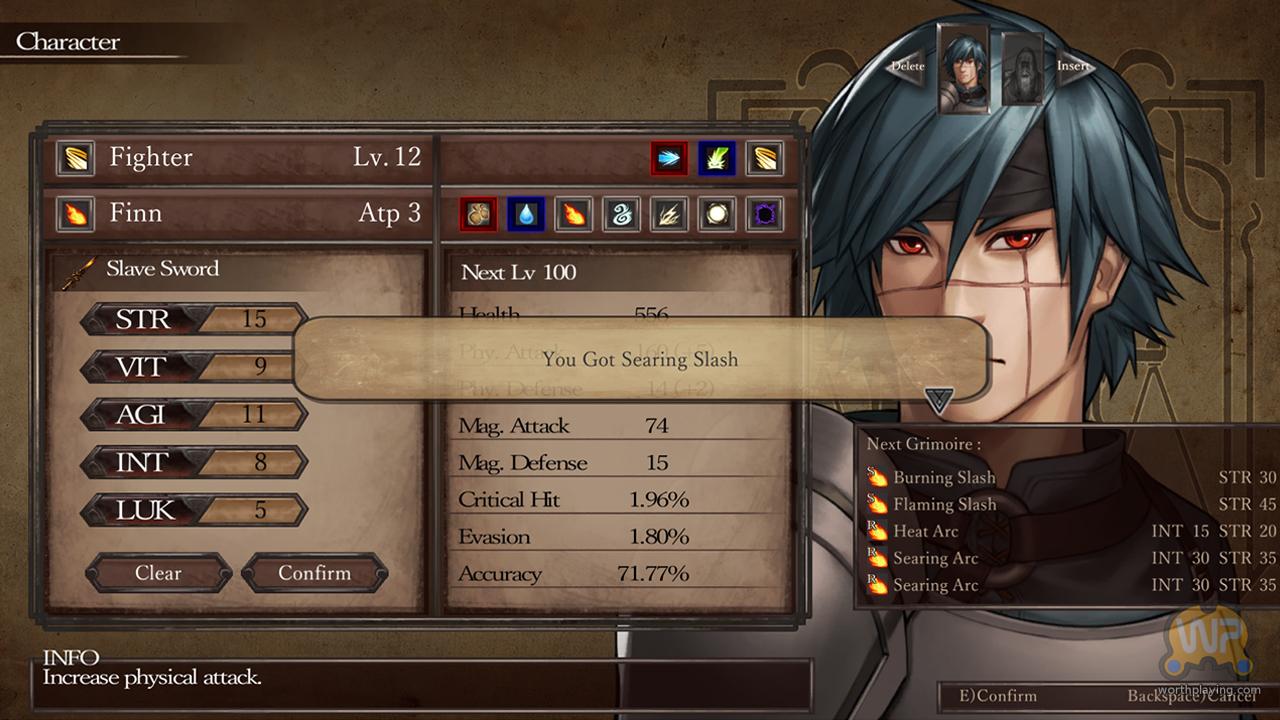Add a point to STR
1280x720 pixels.
coord(194,319)
